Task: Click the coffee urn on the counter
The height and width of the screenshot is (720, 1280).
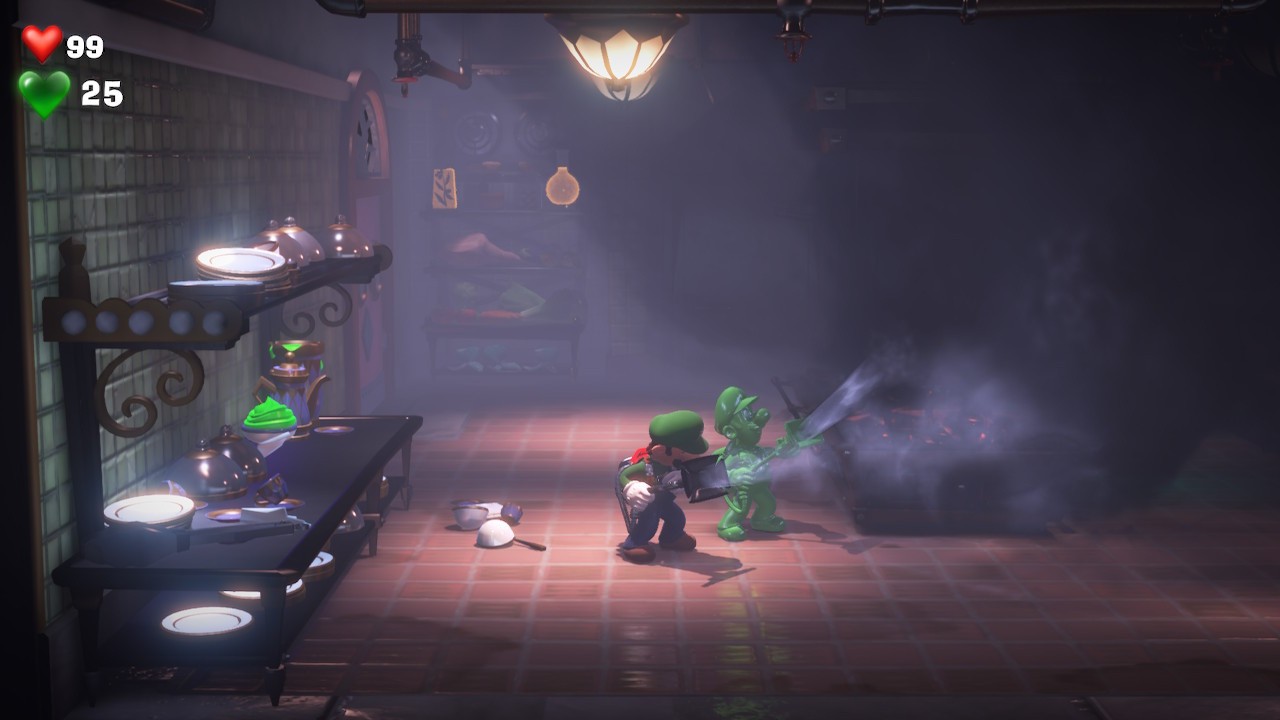Action: [x=295, y=380]
